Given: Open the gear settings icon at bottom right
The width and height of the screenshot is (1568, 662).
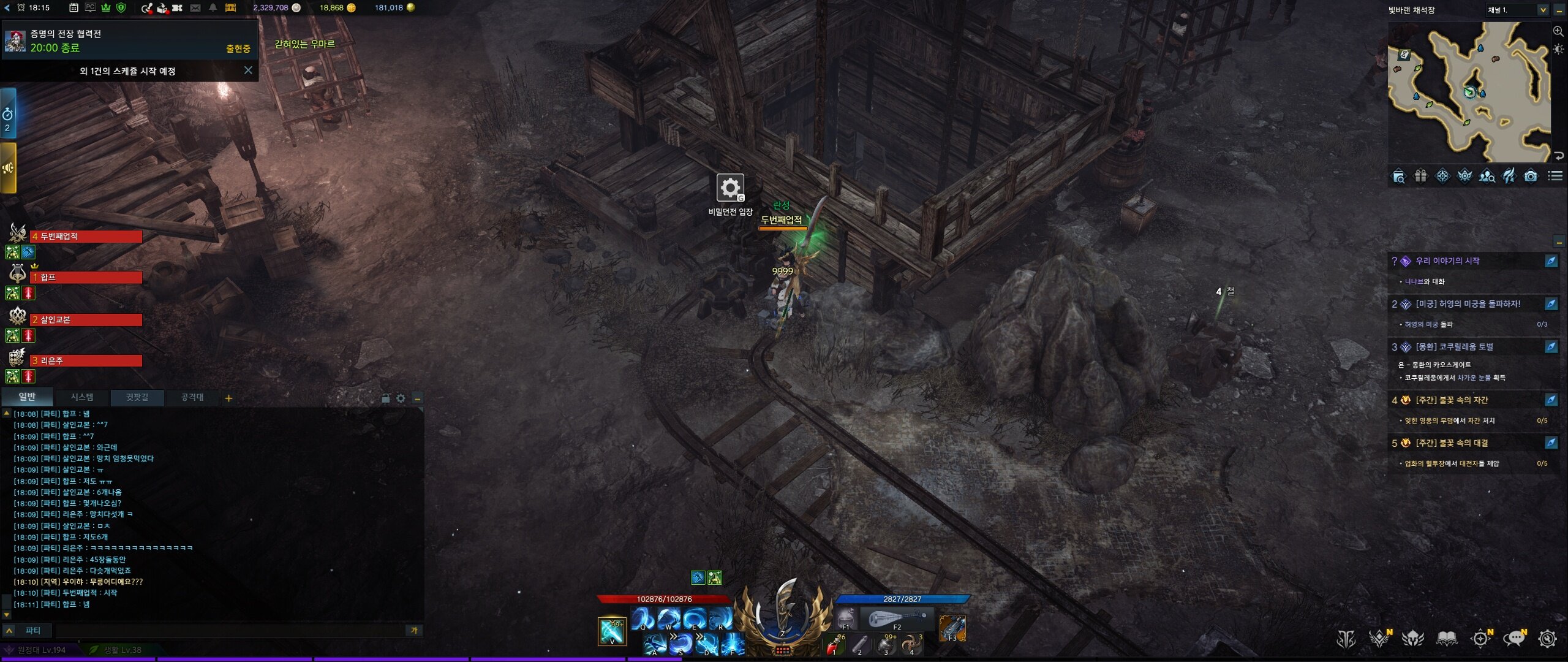Looking at the screenshot, I should click(x=1548, y=639).
